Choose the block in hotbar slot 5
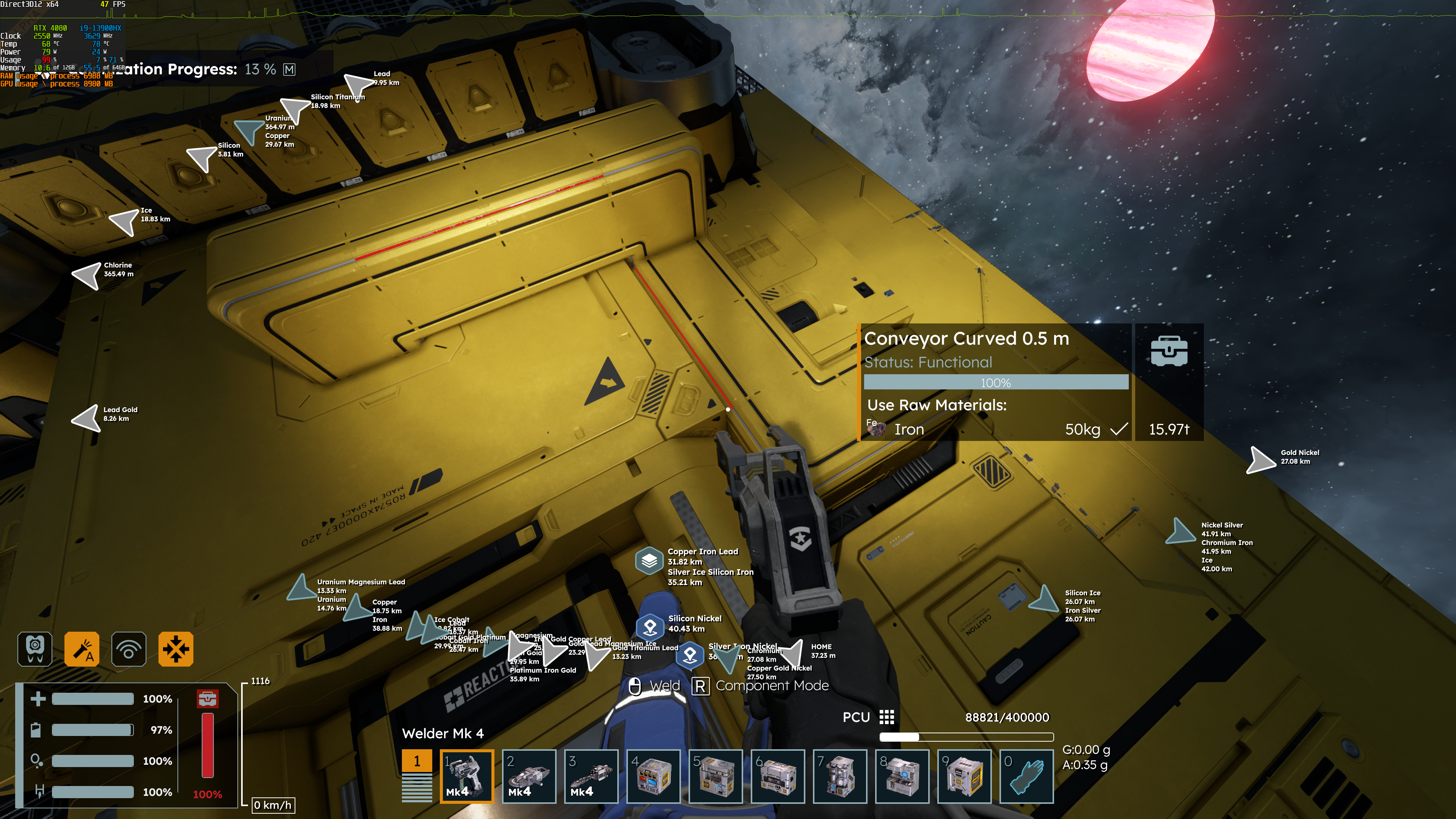Screen dimensions: 1456x819 pyautogui.click(x=715, y=776)
